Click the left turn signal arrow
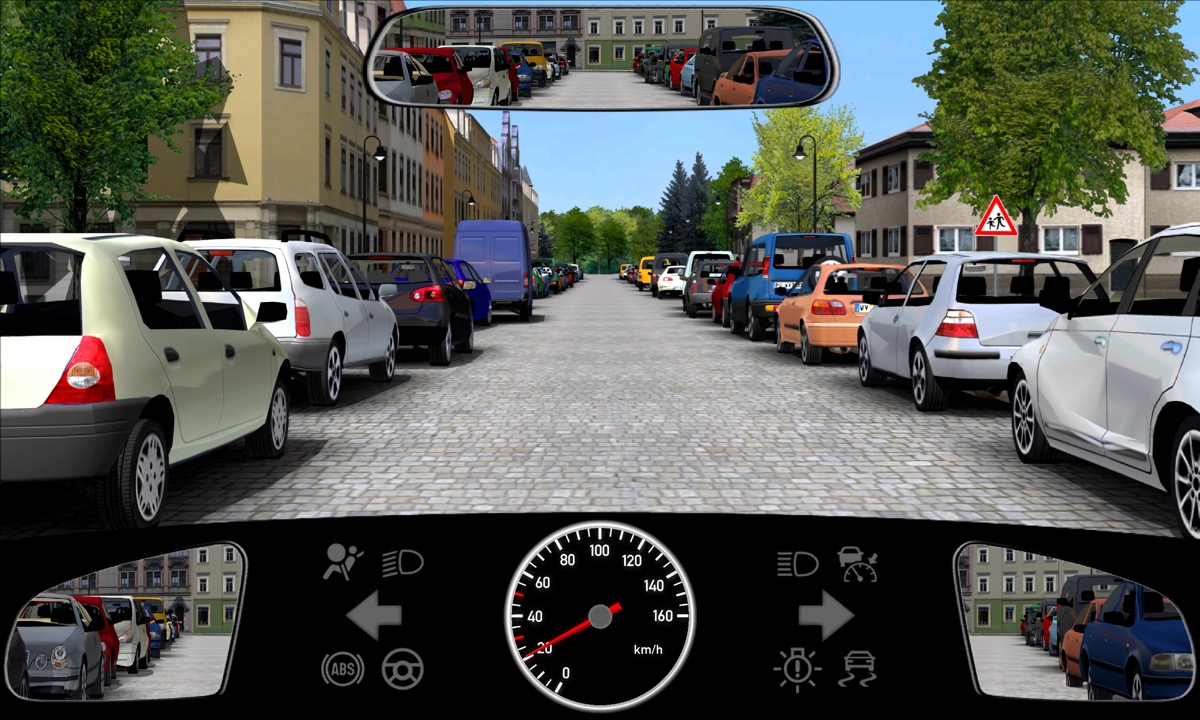Viewport: 1200px width, 720px height. (x=374, y=615)
